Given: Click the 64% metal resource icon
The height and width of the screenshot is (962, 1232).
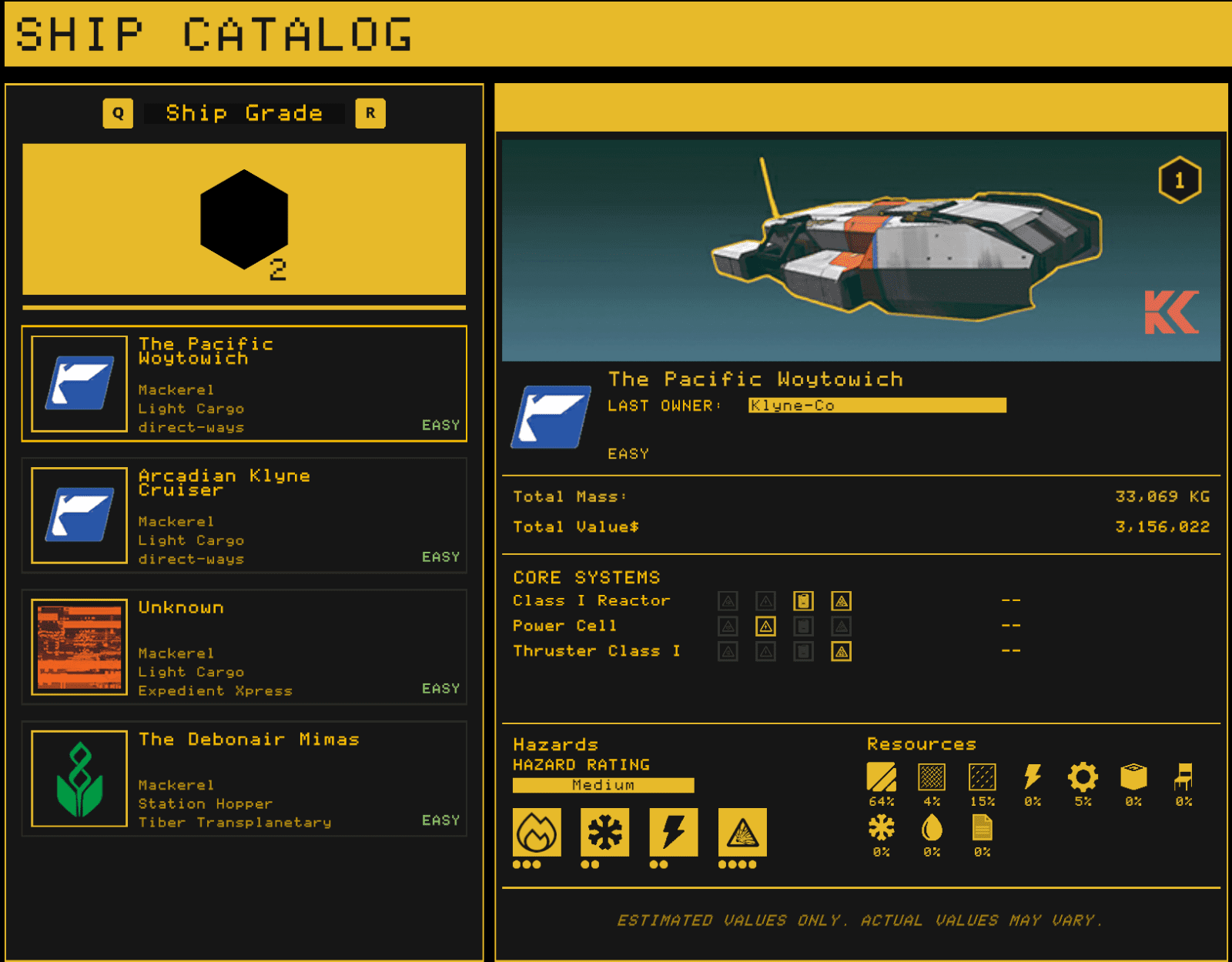Looking at the screenshot, I should (881, 781).
